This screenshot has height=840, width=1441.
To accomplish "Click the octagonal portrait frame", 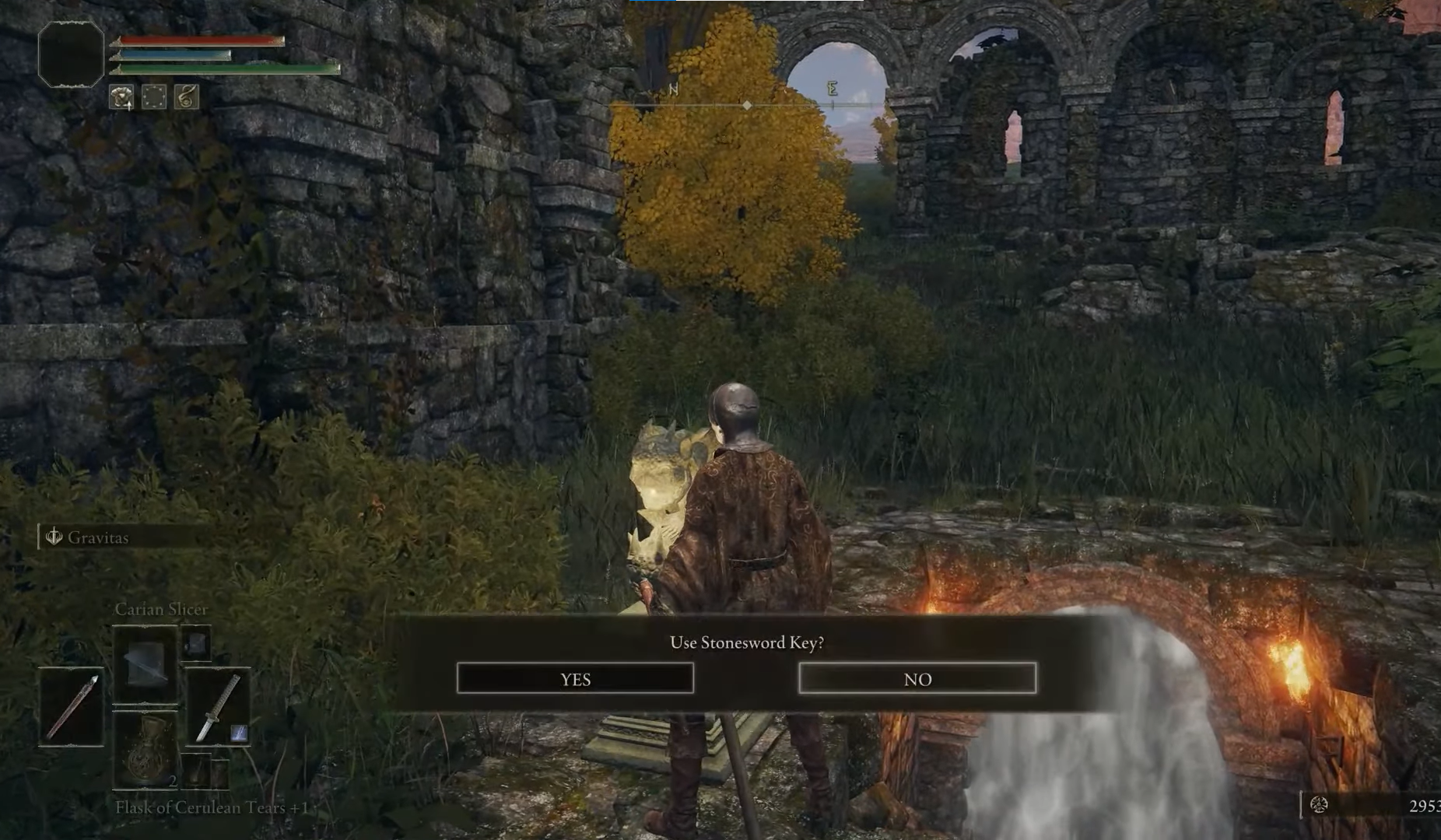I will pyautogui.click(x=71, y=54).
